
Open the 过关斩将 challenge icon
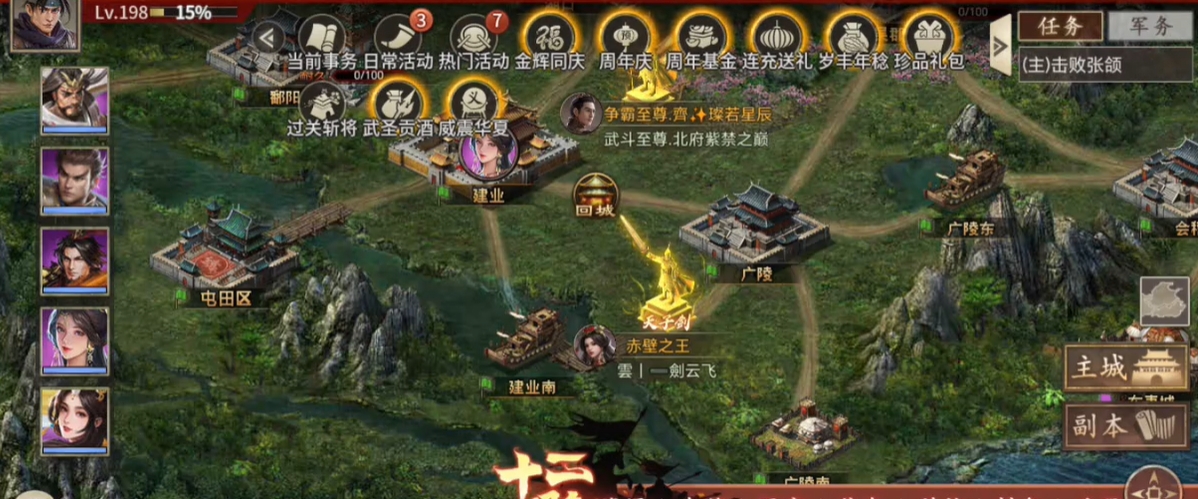322,105
